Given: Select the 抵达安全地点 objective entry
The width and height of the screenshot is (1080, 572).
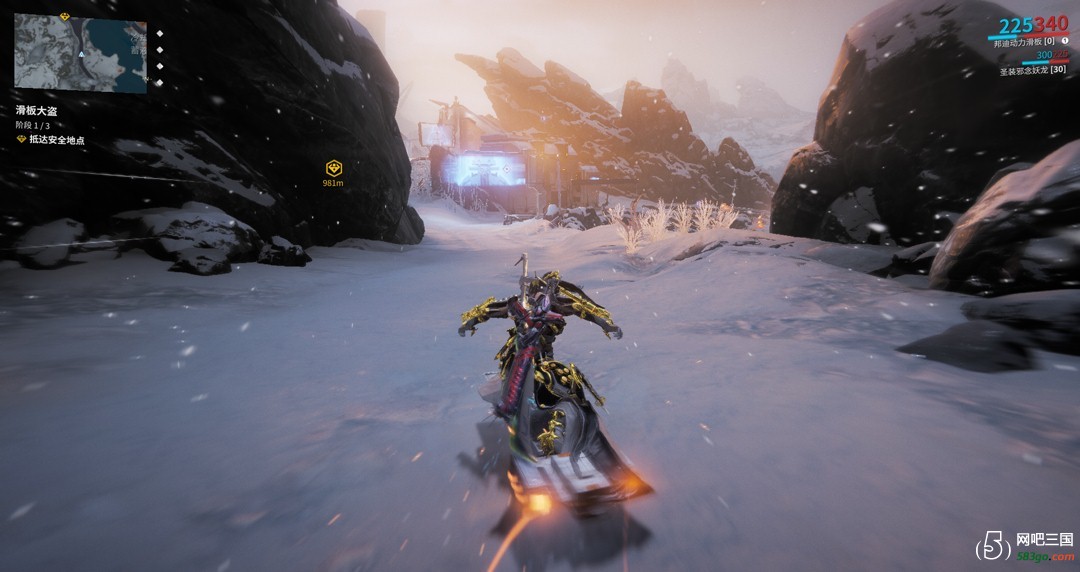Looking at the screenshot, I should click(55, 140).
